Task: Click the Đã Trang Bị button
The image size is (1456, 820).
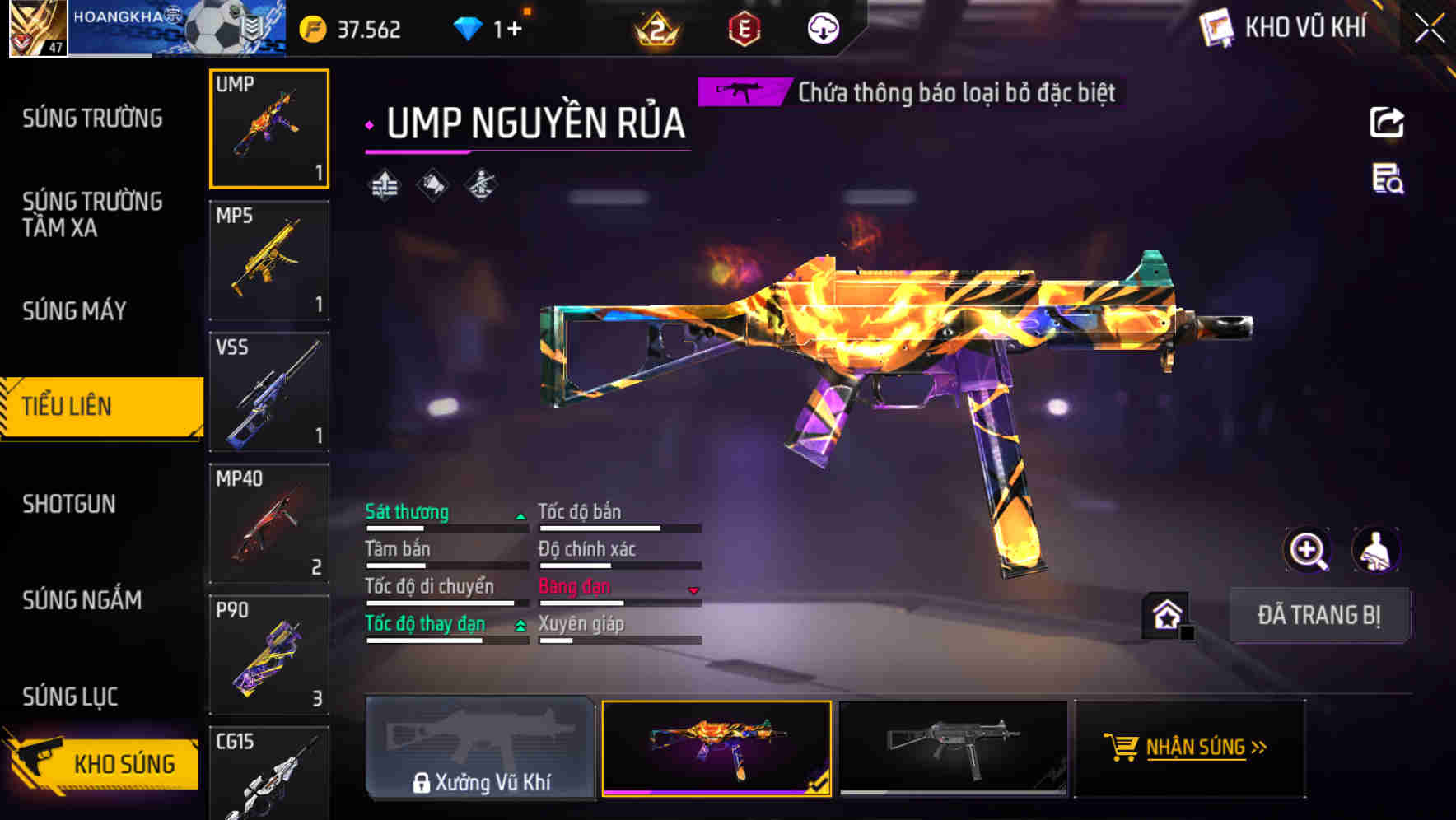Action: point(1318,615)
